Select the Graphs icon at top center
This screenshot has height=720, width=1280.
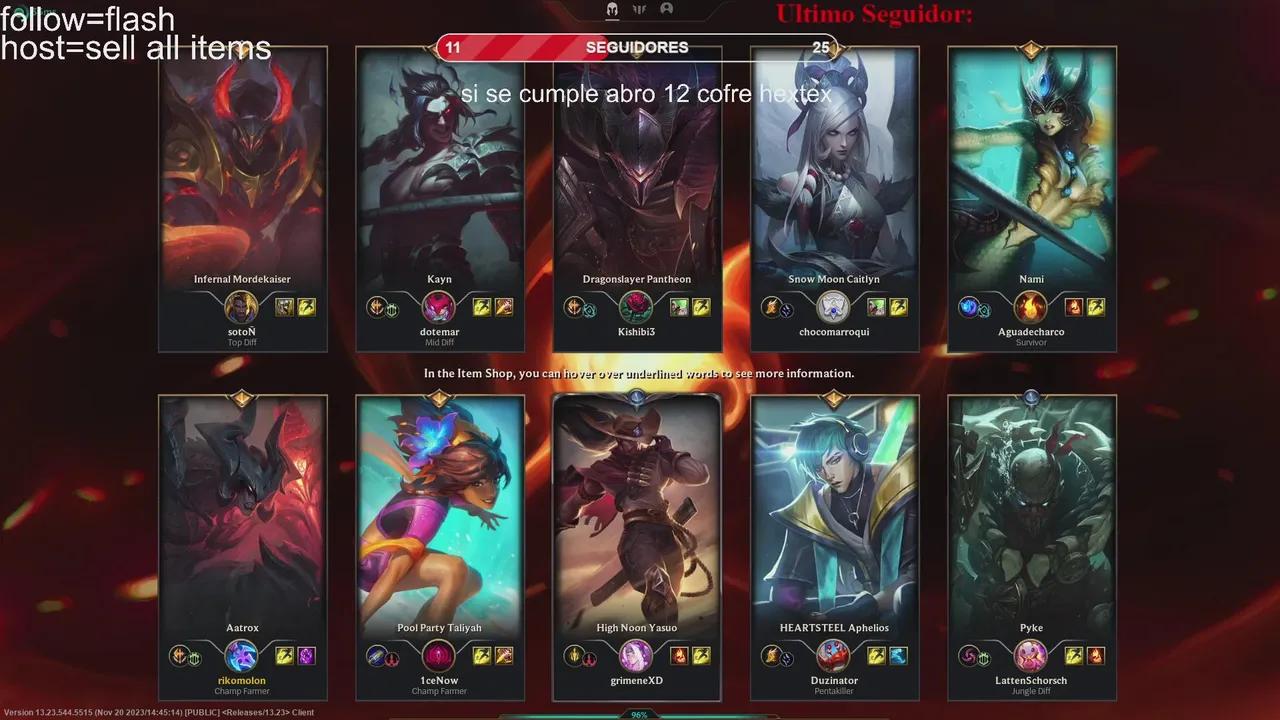click(641, 9)
